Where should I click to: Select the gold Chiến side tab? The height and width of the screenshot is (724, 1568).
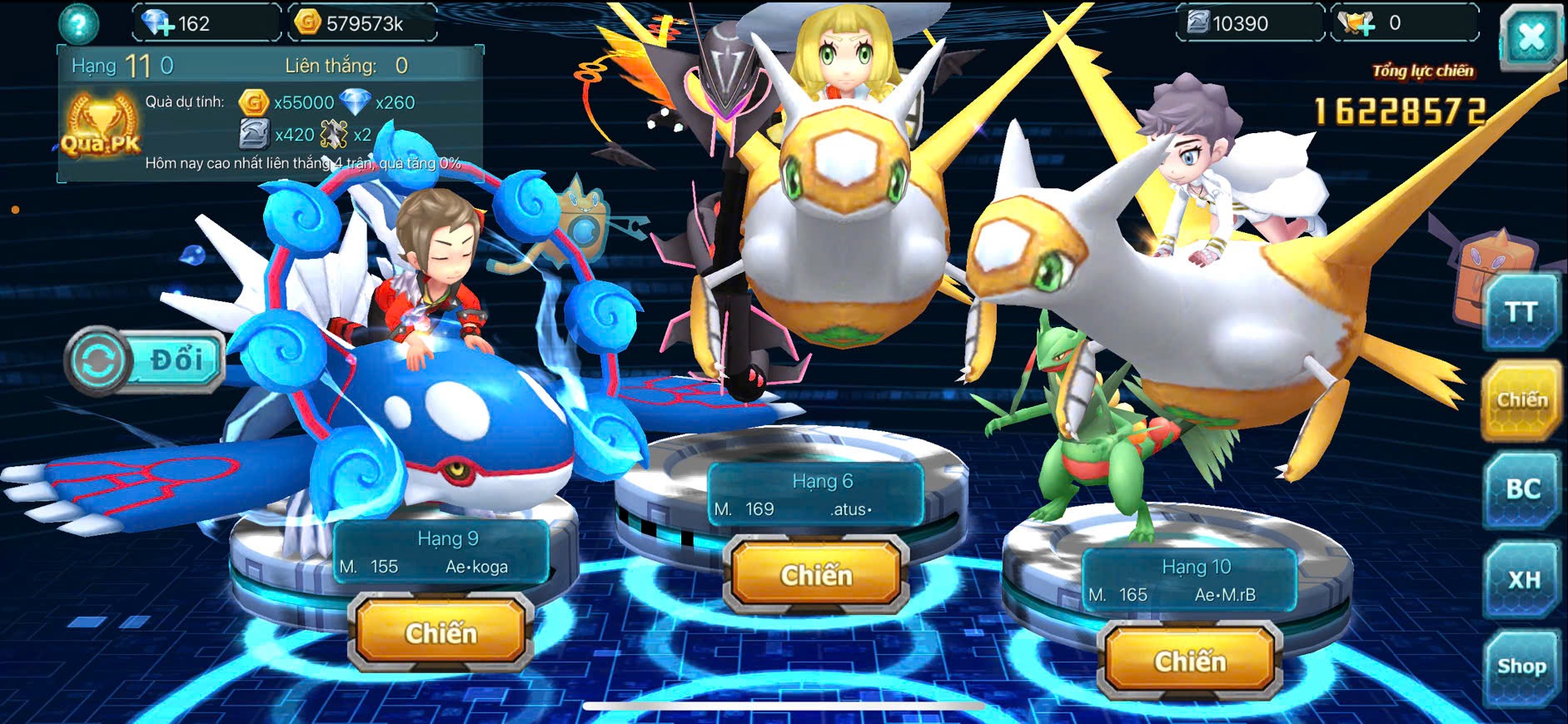[x=1521, y=400]
